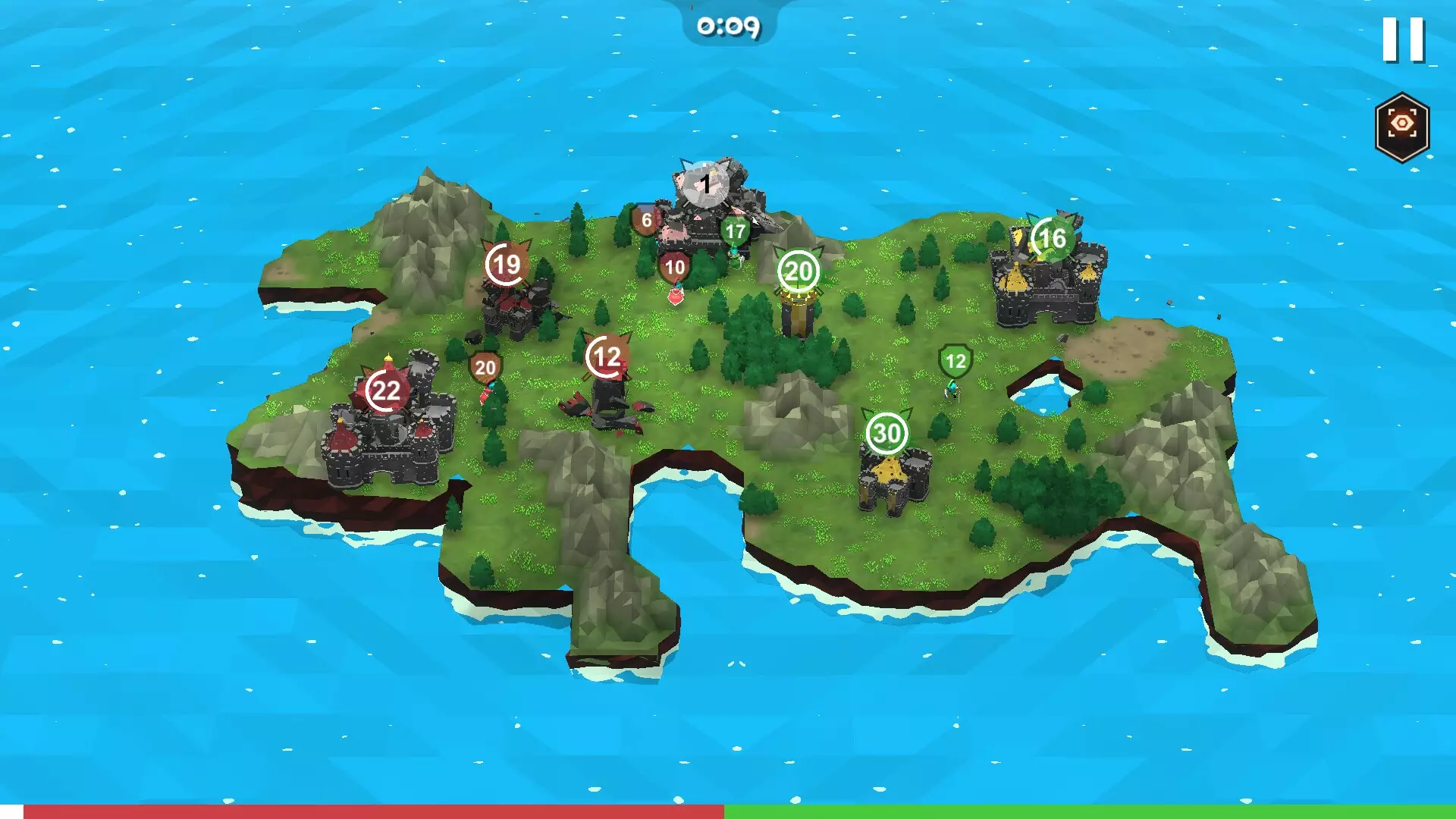
Task: Click the green shield badge showing 17
Action: click(734, 231)
